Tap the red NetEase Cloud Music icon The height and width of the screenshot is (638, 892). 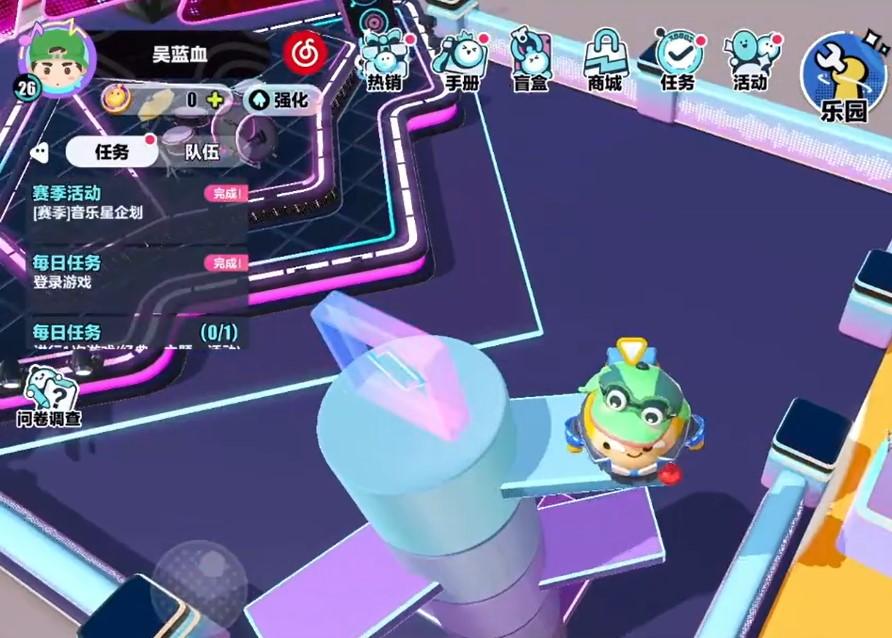pos(304,52)
